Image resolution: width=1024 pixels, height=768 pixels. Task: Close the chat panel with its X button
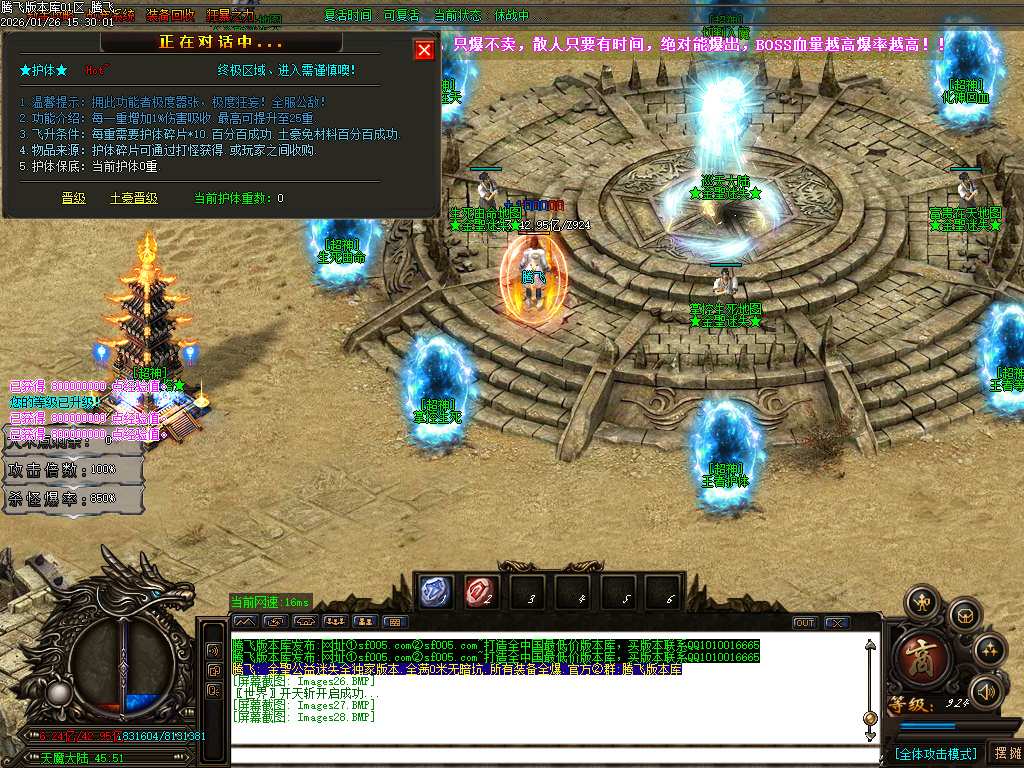point(836,623)
